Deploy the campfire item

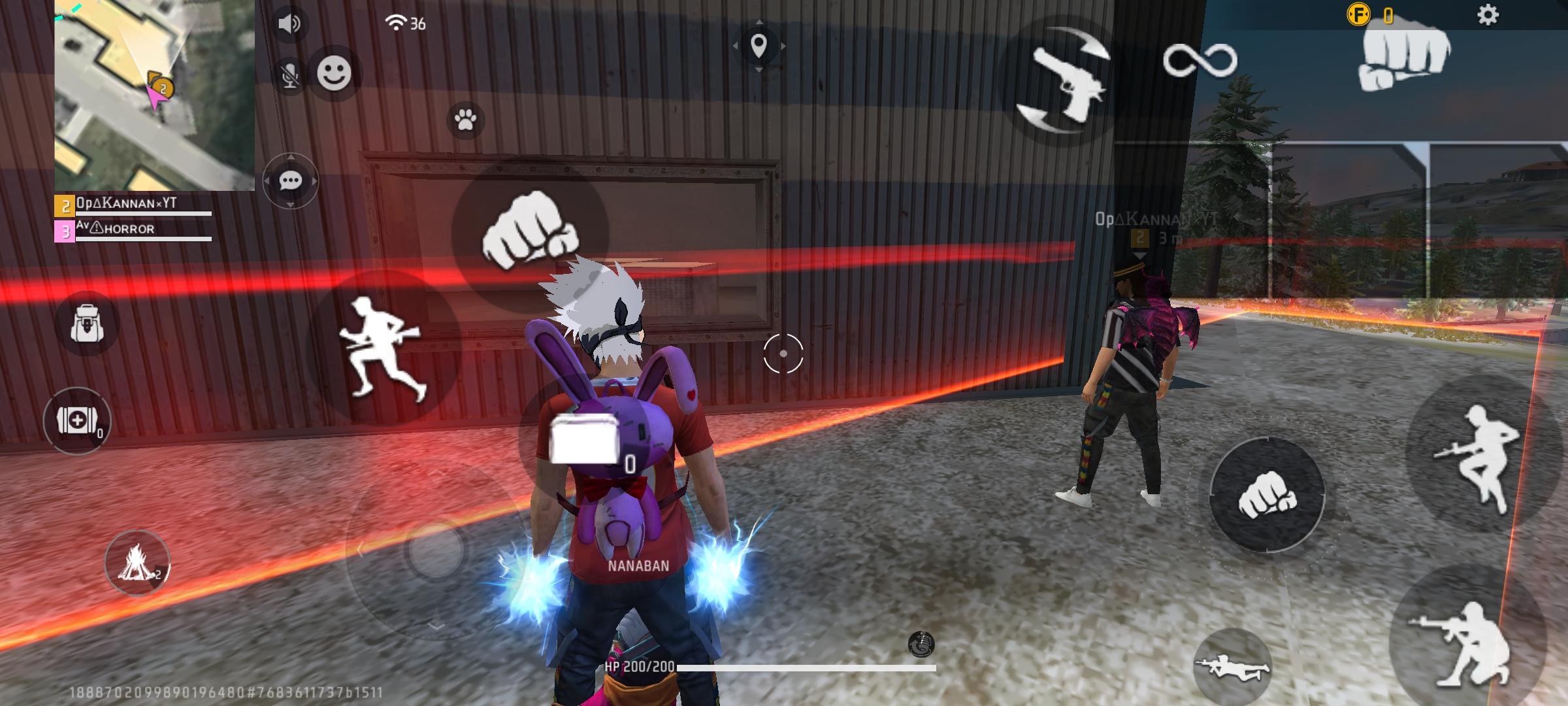click(x=137, y=563)
